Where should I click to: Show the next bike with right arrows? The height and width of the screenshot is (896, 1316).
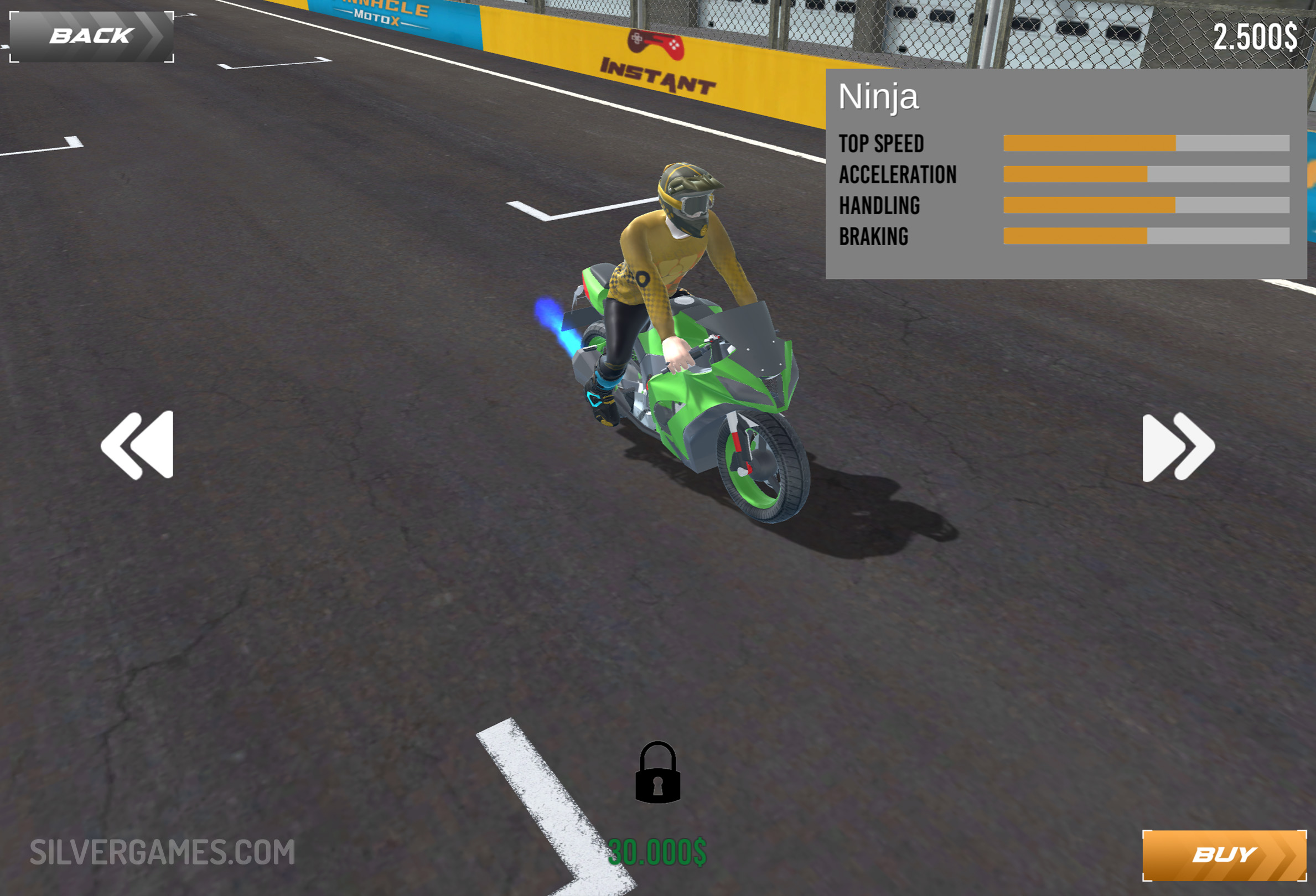pyautogui.click(x=1178, y=447)
